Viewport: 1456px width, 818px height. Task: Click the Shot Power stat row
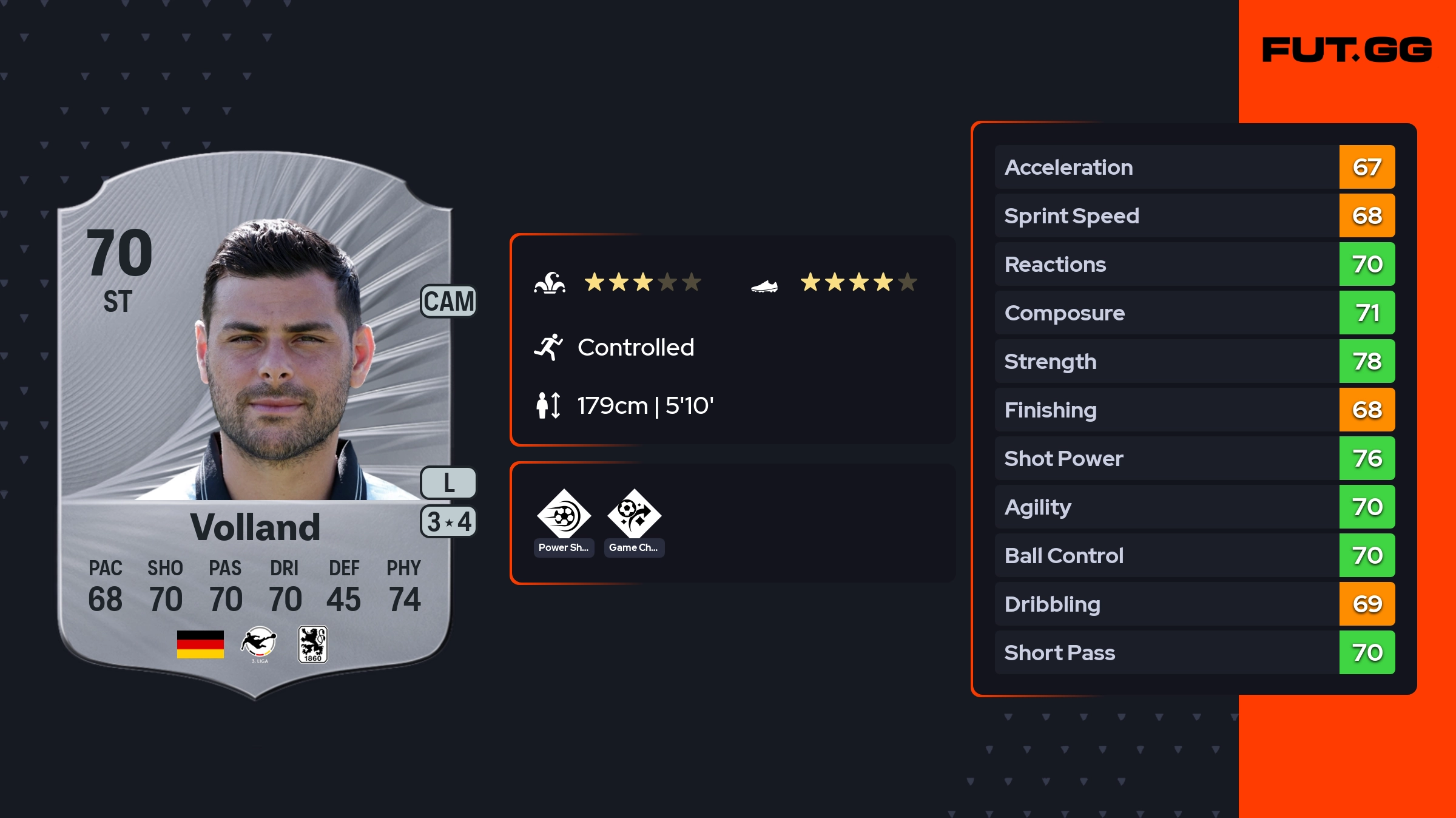pyautogui.click(x=1194, y=458)
